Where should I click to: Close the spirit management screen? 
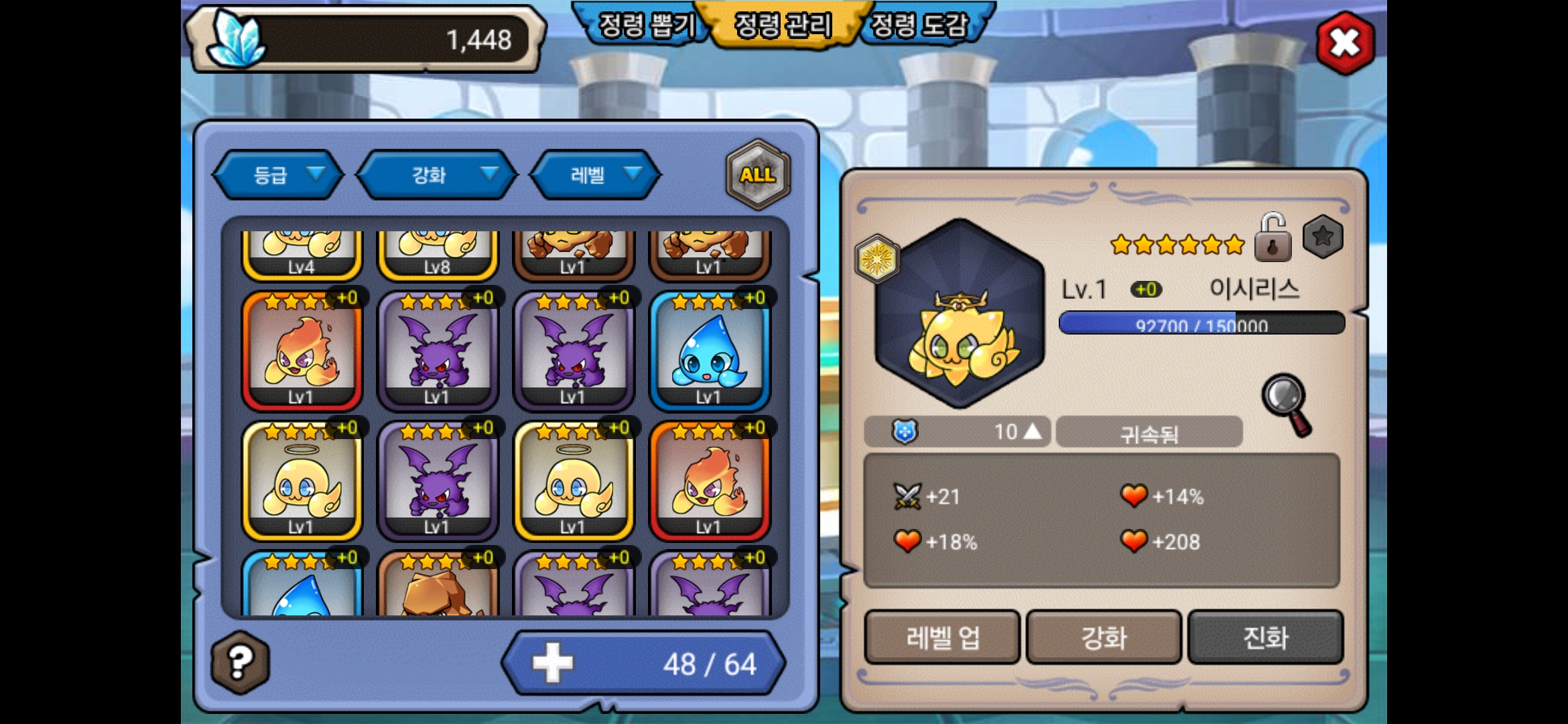coord(1345,43)
